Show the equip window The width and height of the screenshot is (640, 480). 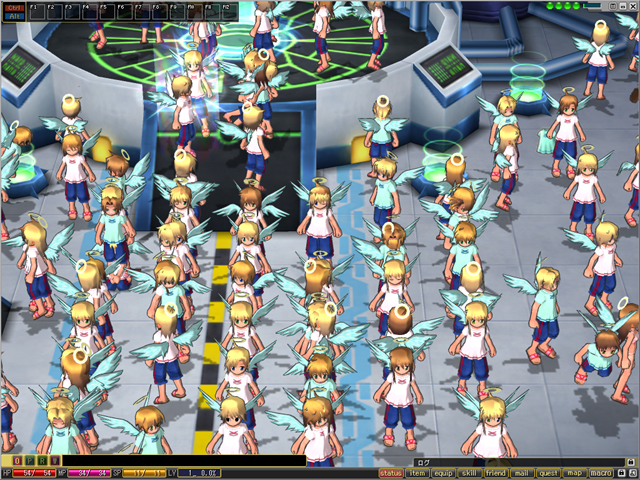(443, 473)
